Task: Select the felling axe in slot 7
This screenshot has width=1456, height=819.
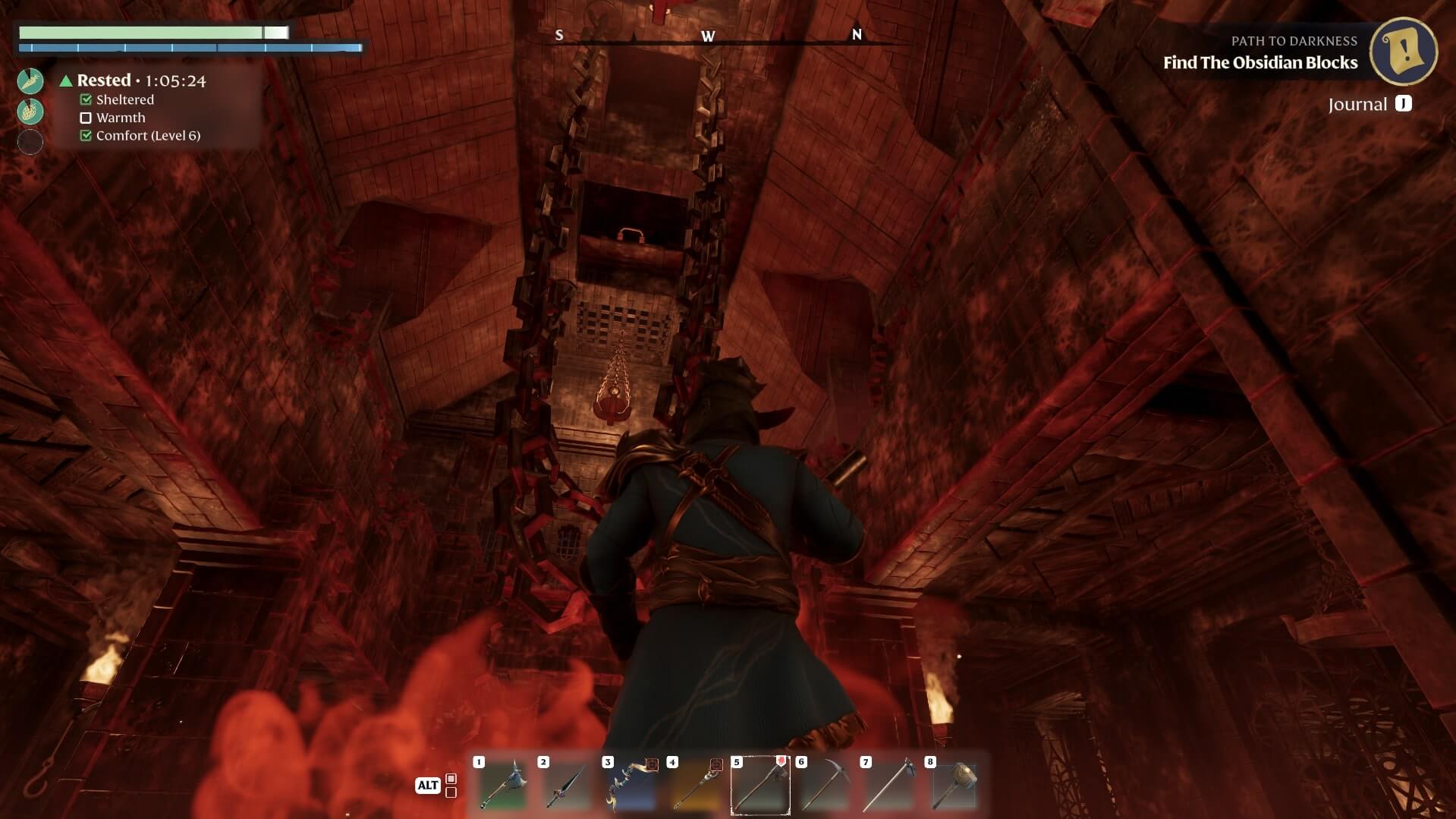Action: click(889, 785)
